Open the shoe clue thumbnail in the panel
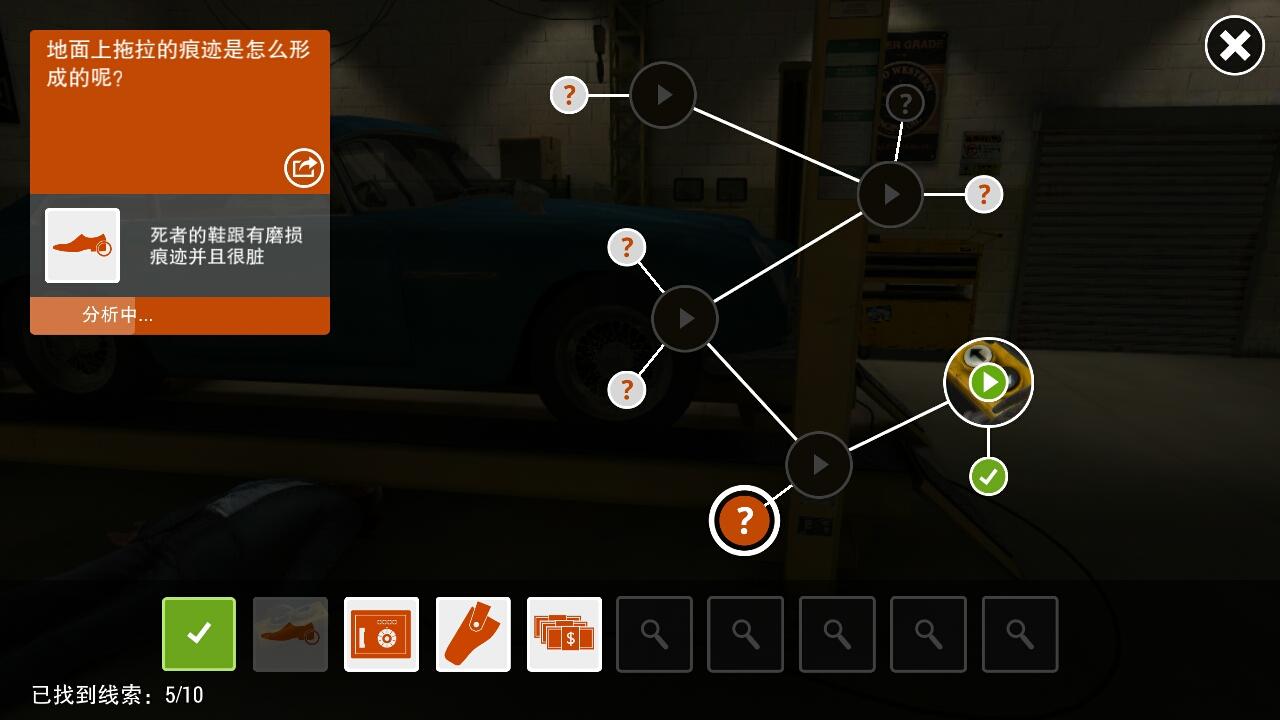This screenshot has height=720, width=1280. 82,245
